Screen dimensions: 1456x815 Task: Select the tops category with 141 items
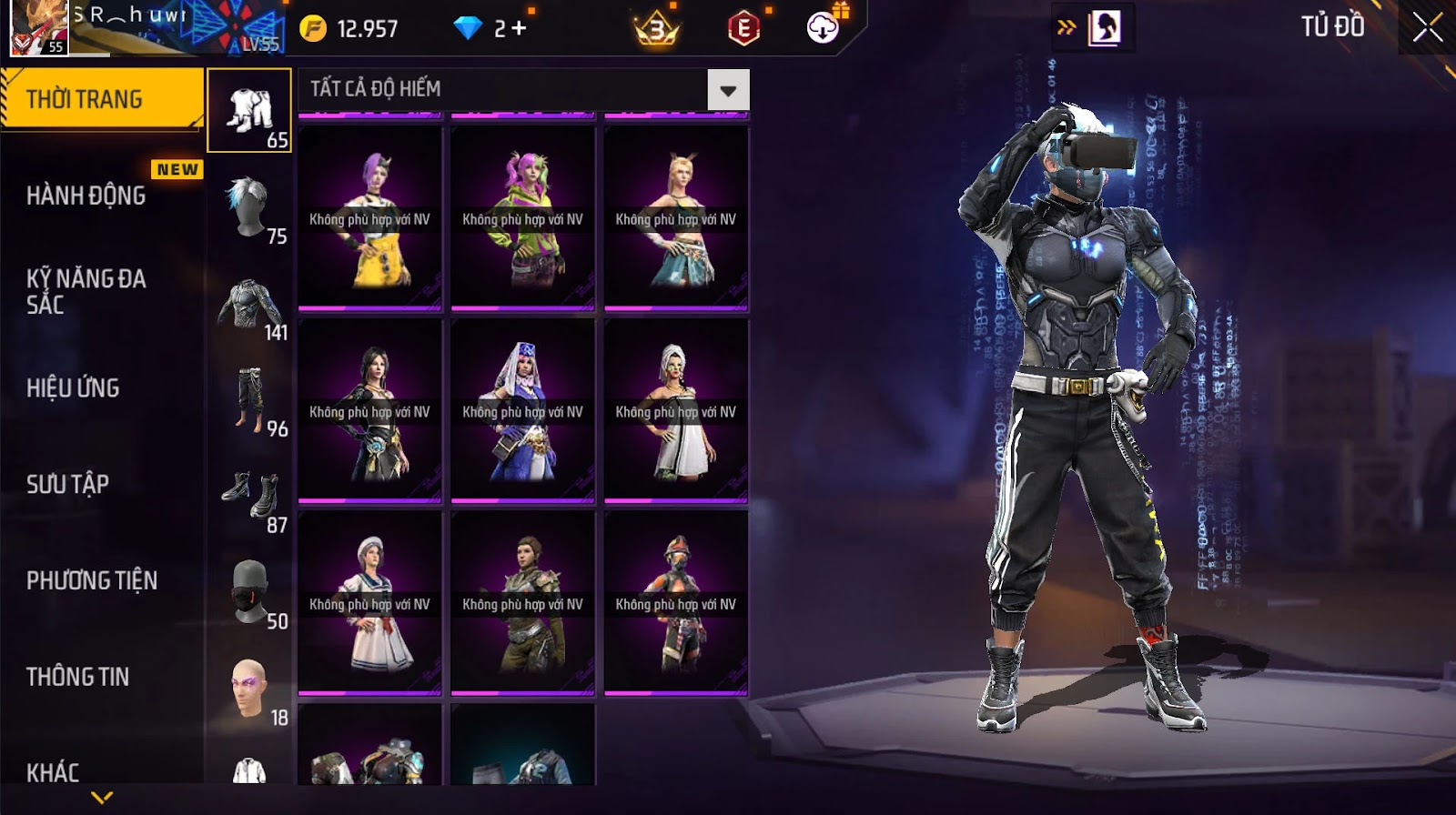[x=249, y=307]
